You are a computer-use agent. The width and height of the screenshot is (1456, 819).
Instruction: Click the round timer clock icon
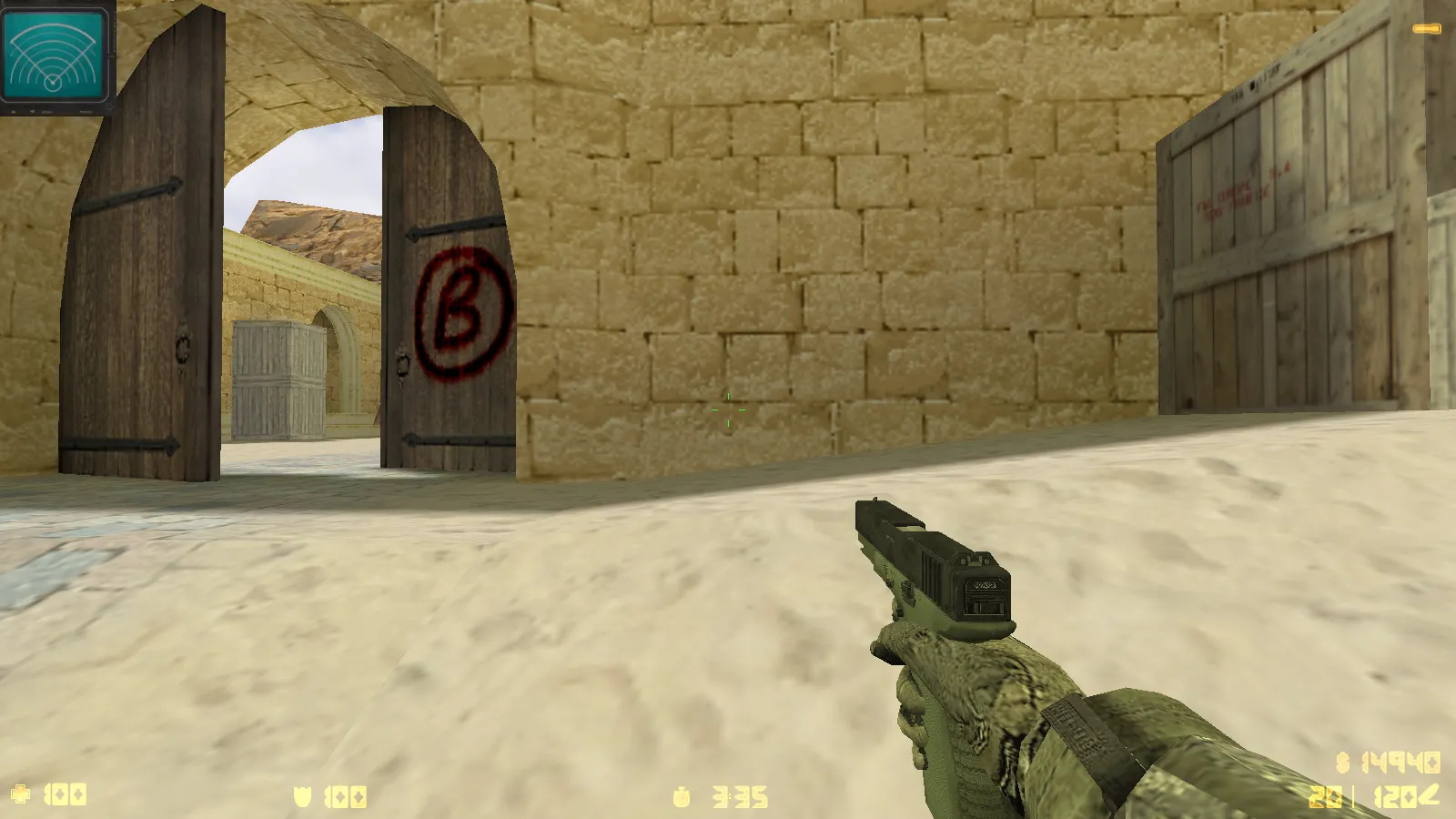679,794
